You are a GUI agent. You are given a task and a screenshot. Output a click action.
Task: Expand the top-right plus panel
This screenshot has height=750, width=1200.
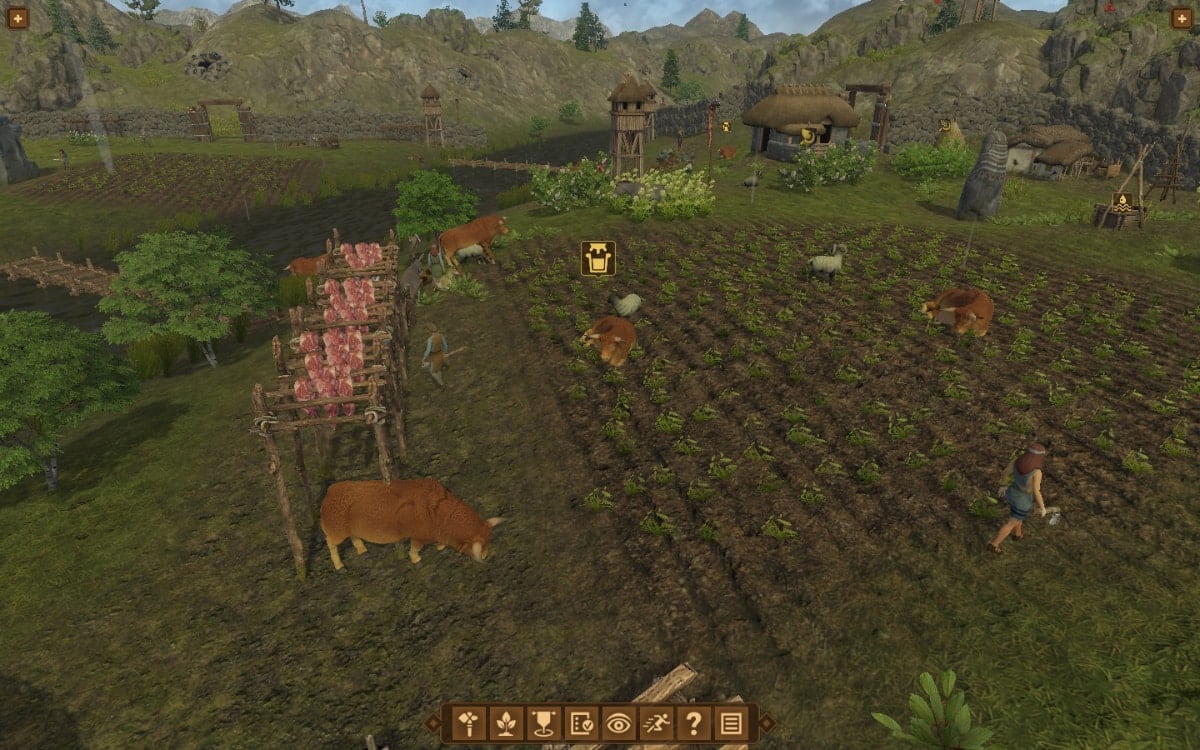tap(1182, 17)
